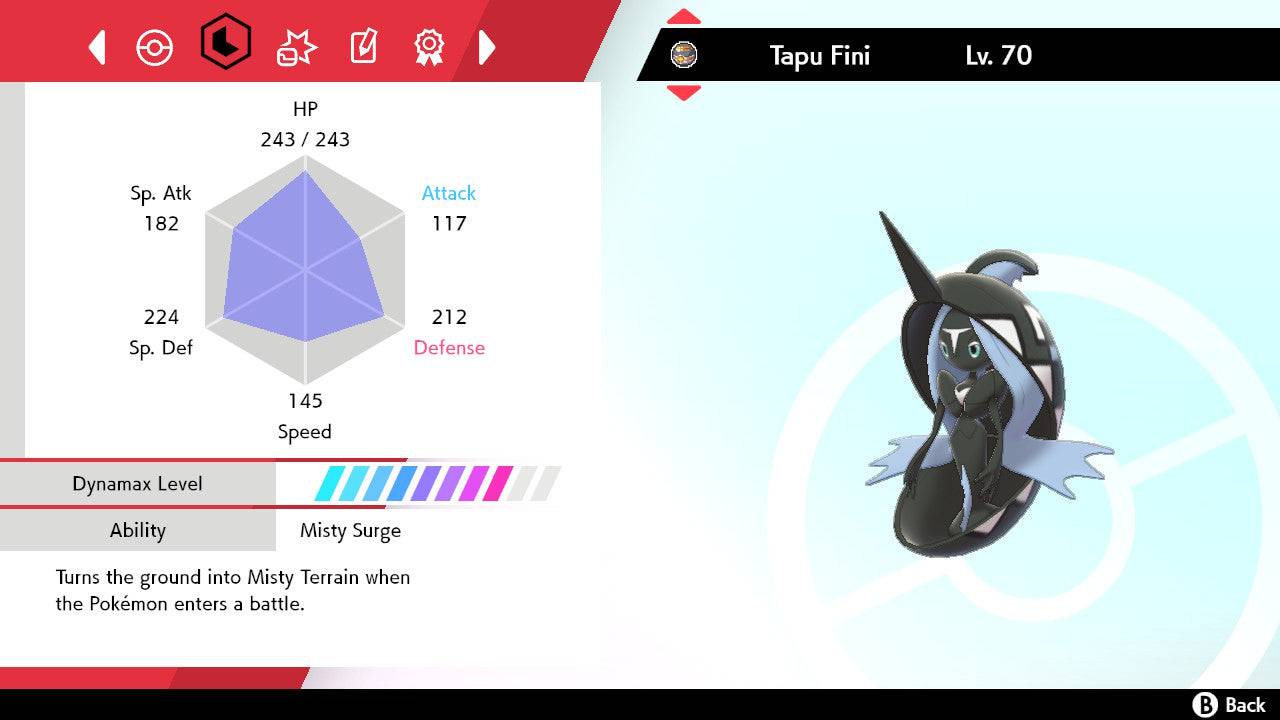1280x720 pixels.
Task: Click the Poké Ball beside Tapu Fini's name
Action: click(x=685, y=55)
